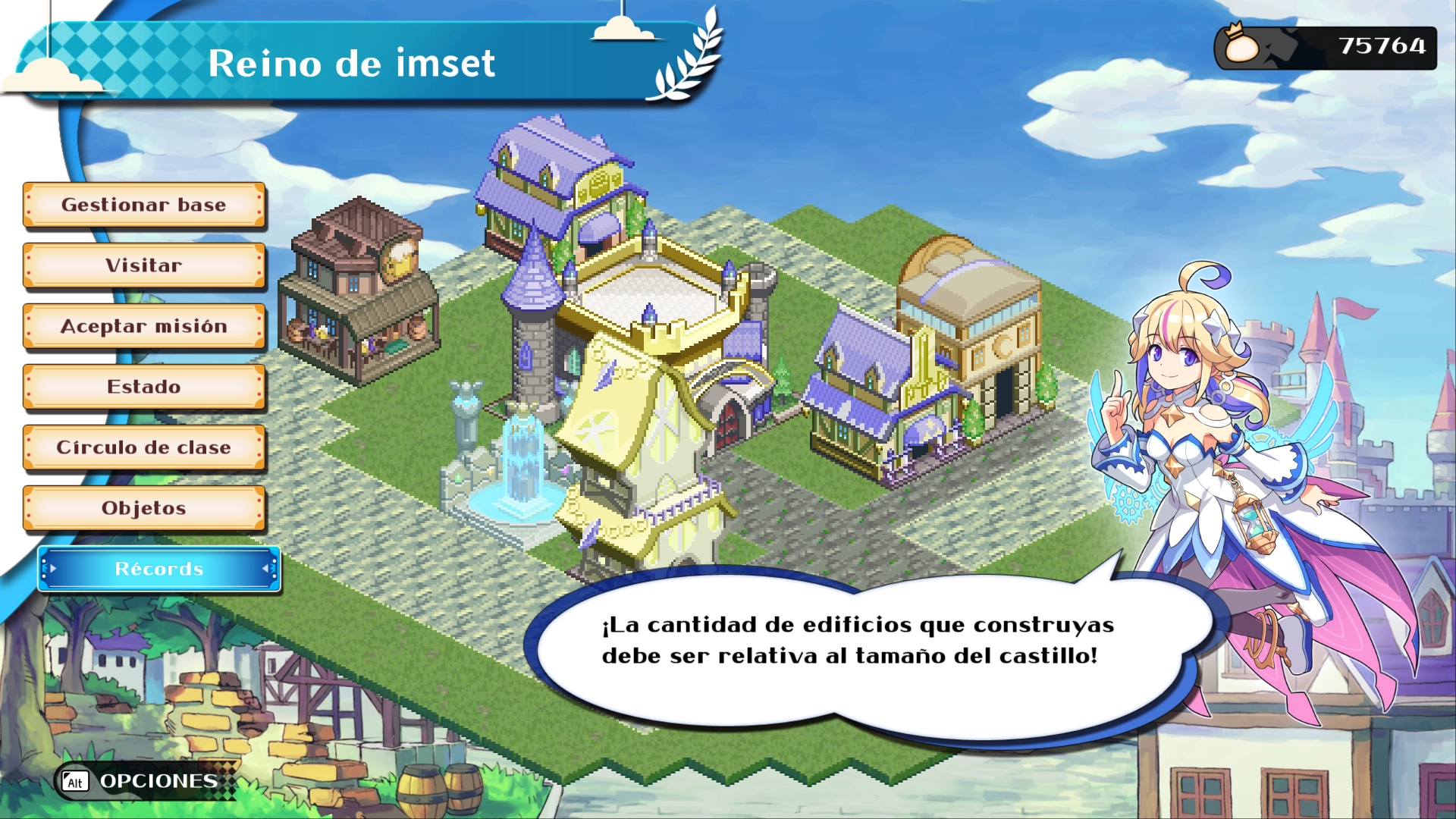Open the Objetos menu
The image size is (1456, 819).
coord(144,508)
